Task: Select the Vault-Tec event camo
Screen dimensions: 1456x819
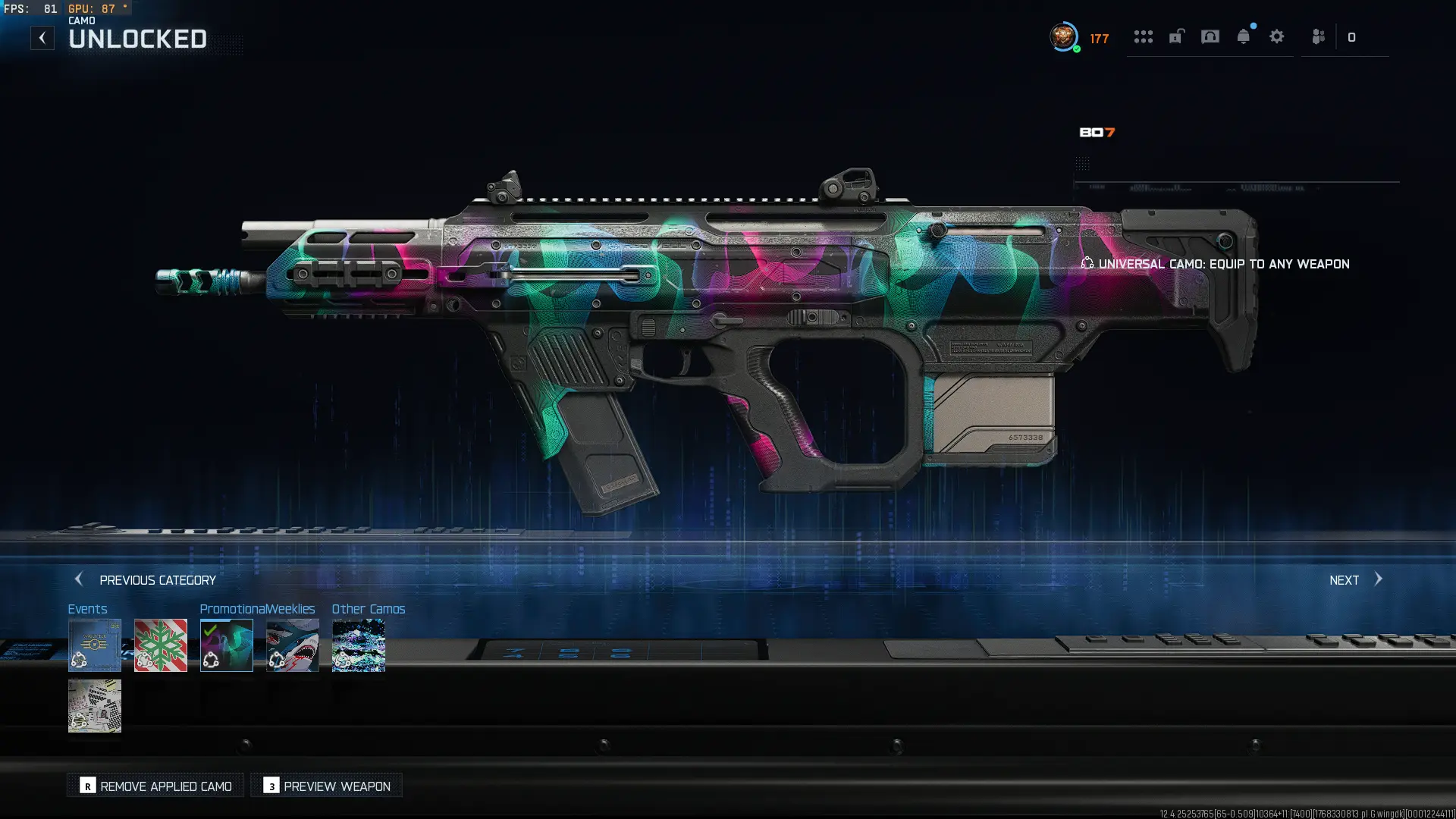Action: click(x=95, y=645)
